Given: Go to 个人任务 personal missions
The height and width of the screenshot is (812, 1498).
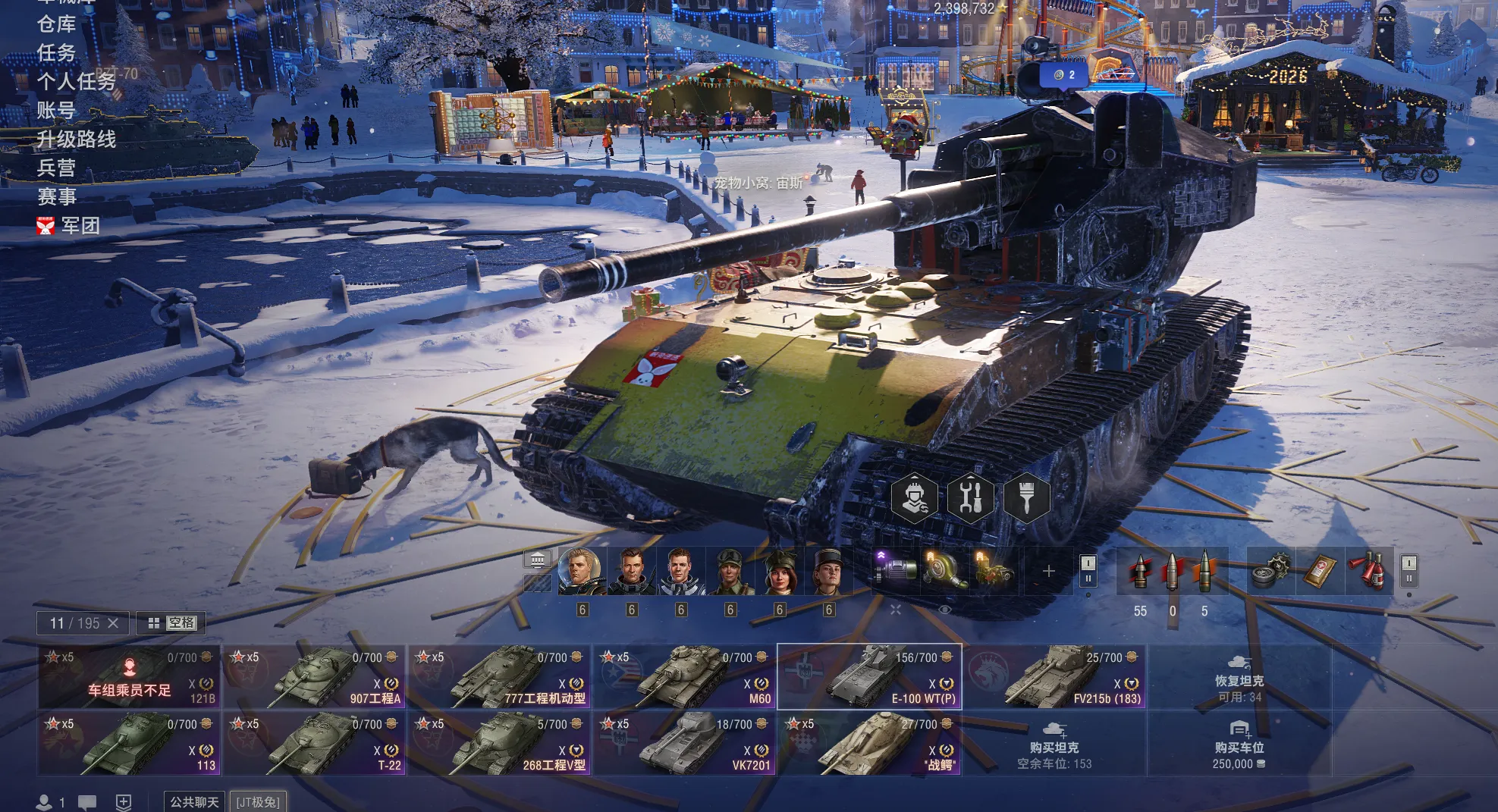Looking at the screenshot, I should [76, 82].
